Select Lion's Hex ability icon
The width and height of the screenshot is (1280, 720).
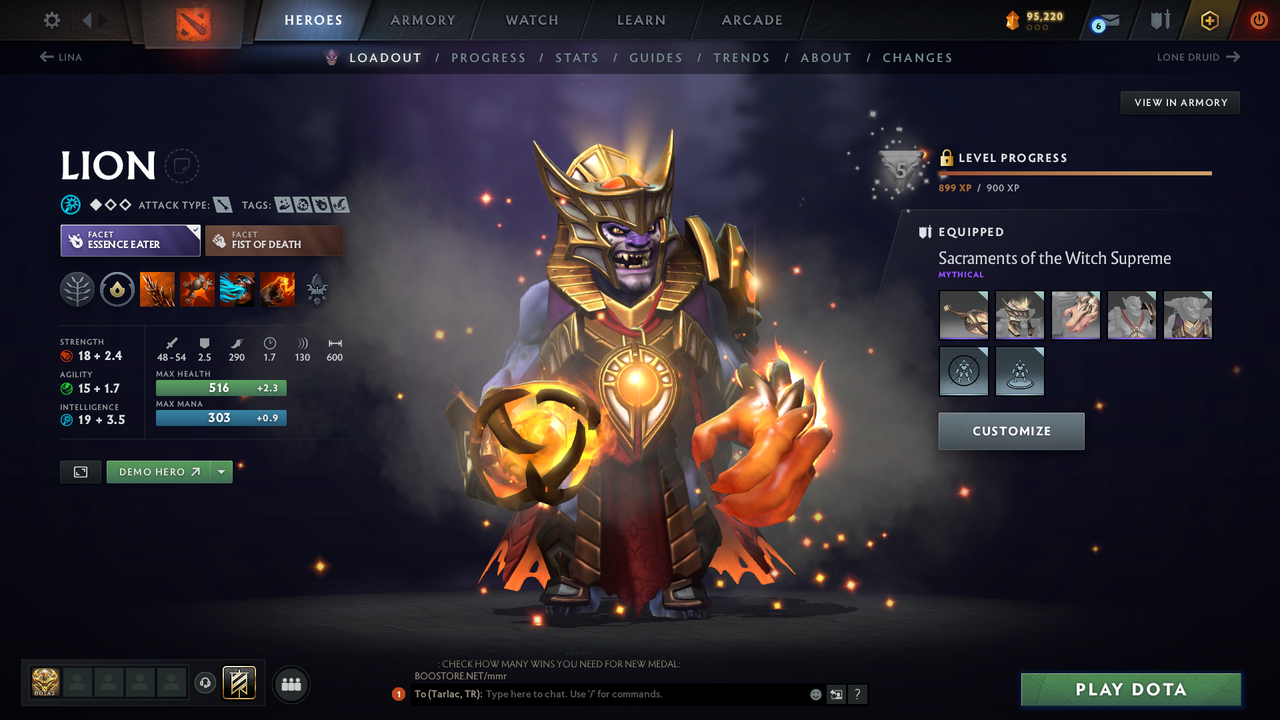point(197,289)
